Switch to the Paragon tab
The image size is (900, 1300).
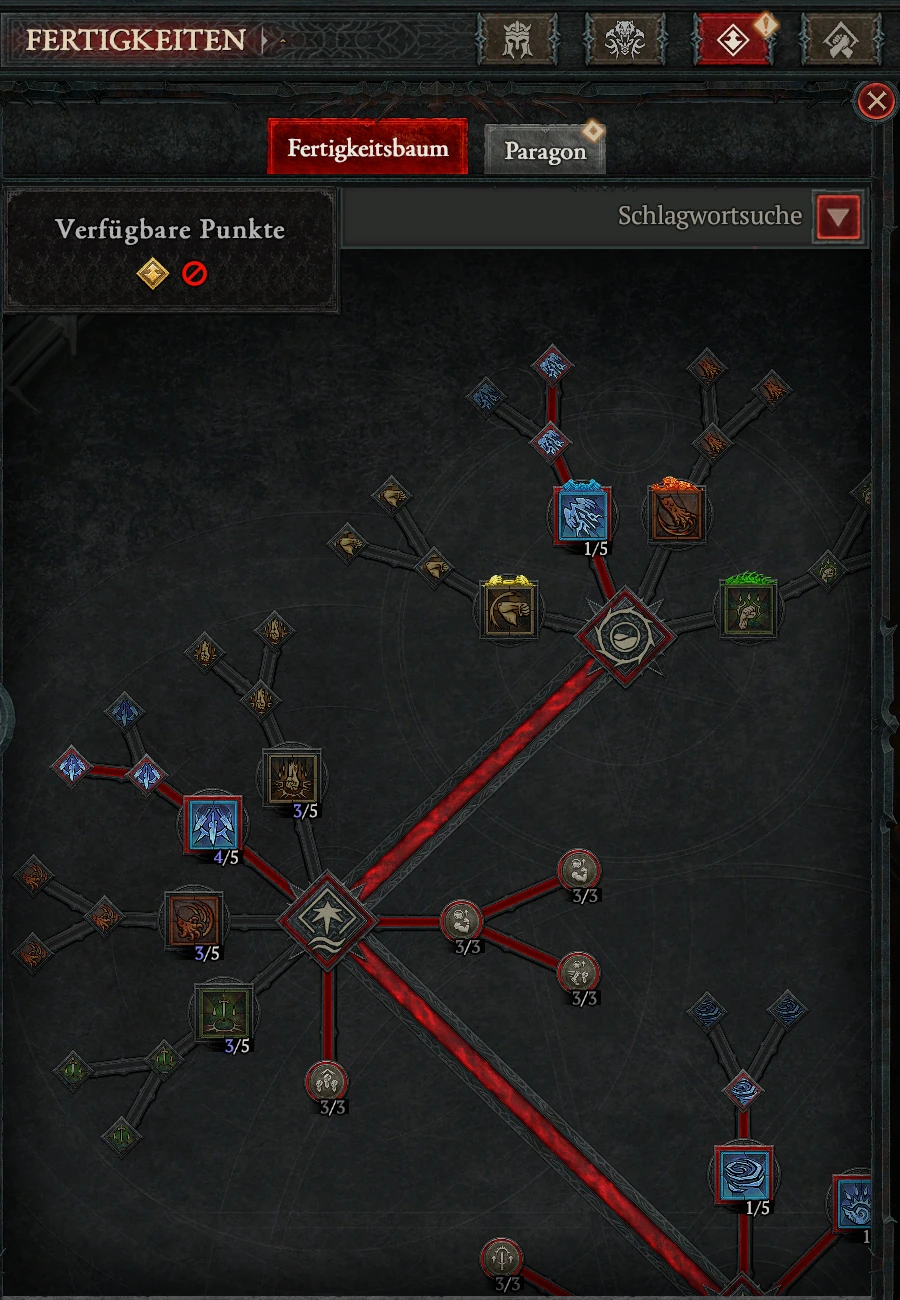(x=545, y=151)
